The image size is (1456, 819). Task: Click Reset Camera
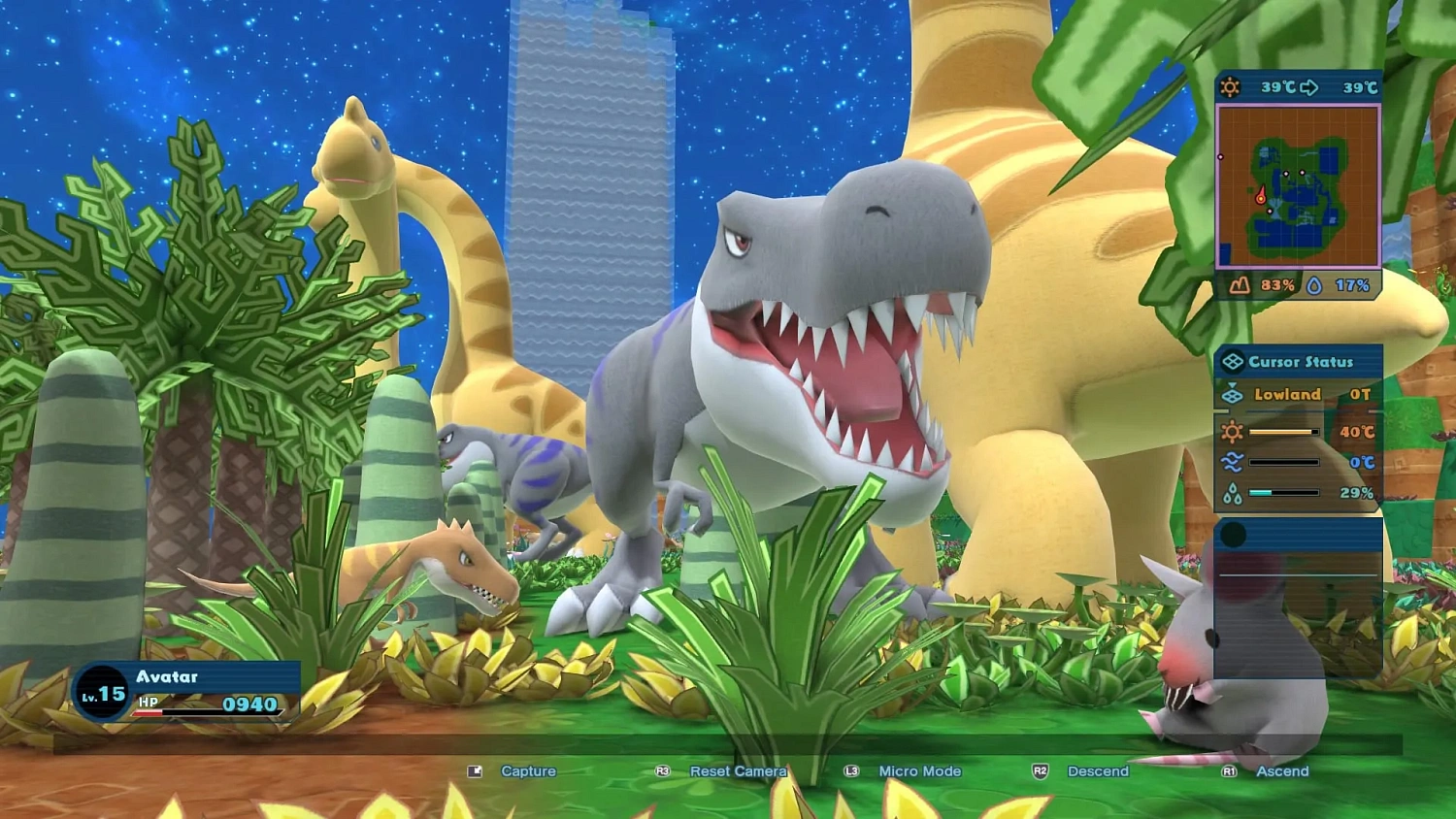737,771
